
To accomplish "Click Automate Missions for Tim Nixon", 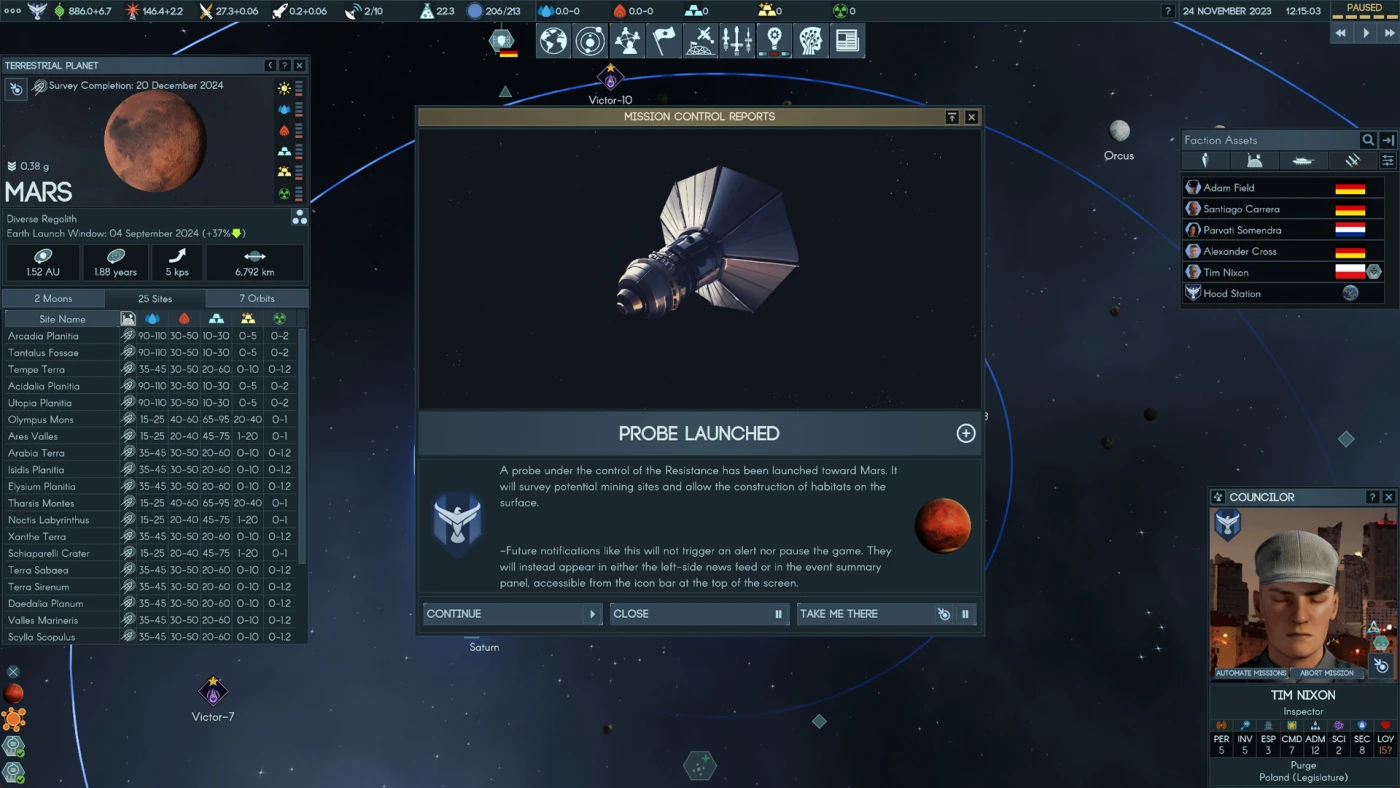I will tap(1251, 673).
